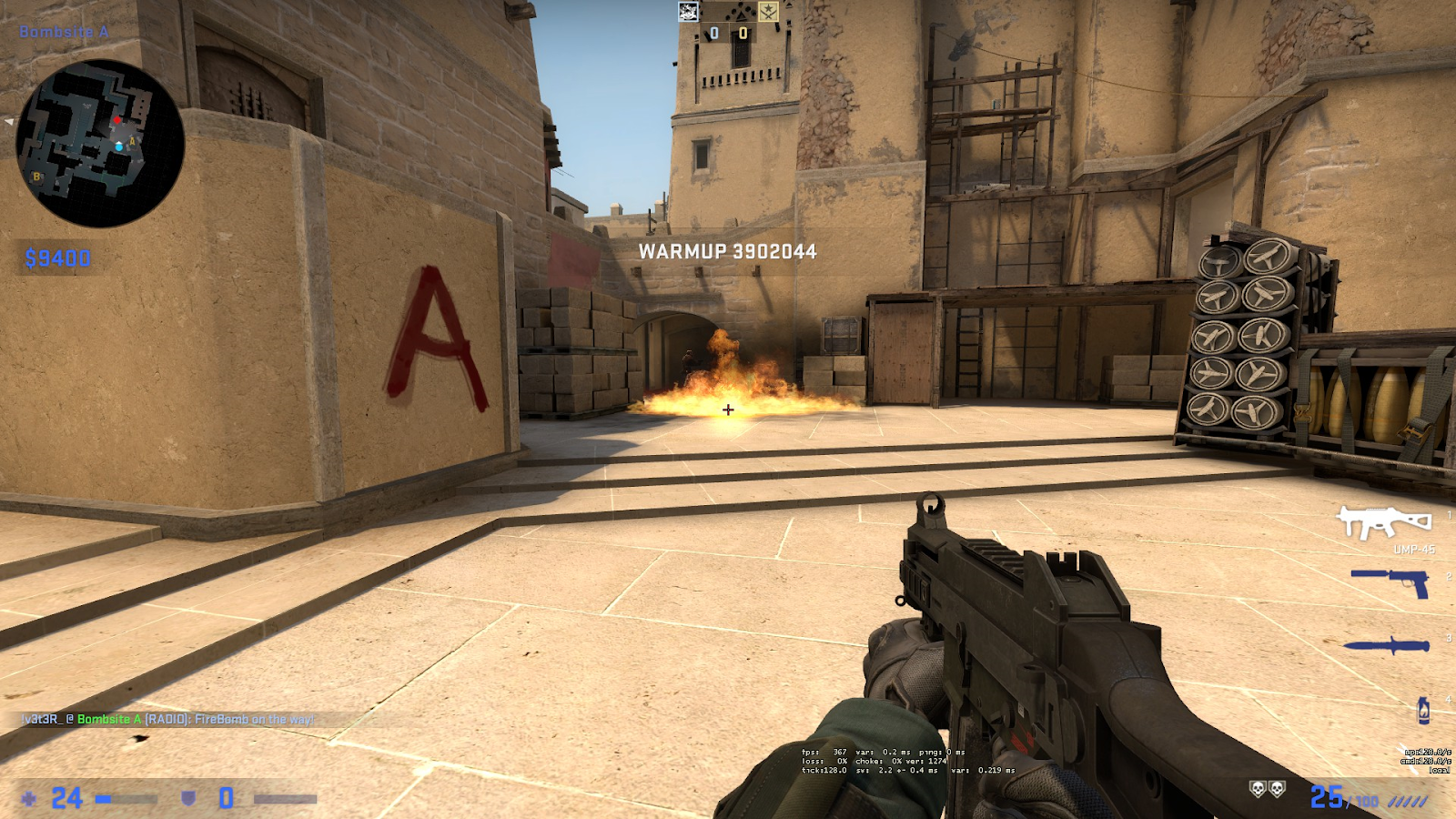Select the UMP-45 weapon icon
Screen dimensions: 1456x819
coord(1383,522)
